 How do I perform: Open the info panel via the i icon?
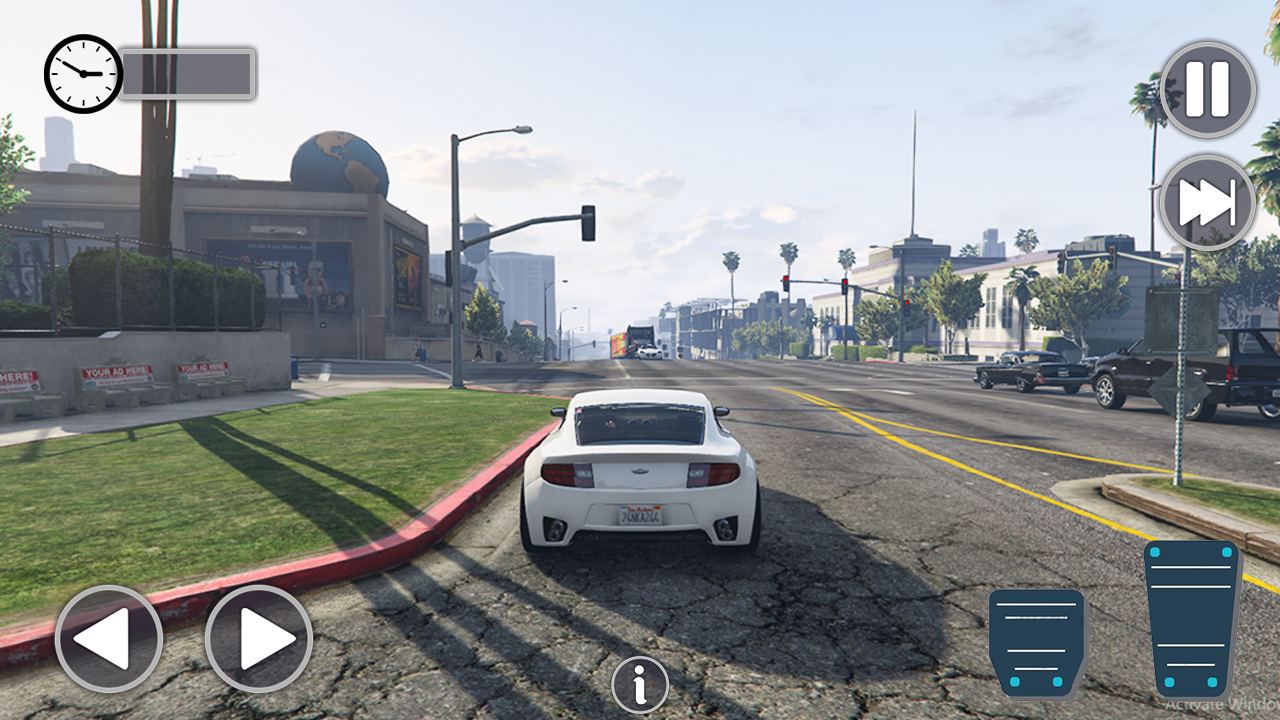pyautogui.click(x=640, y=684)
